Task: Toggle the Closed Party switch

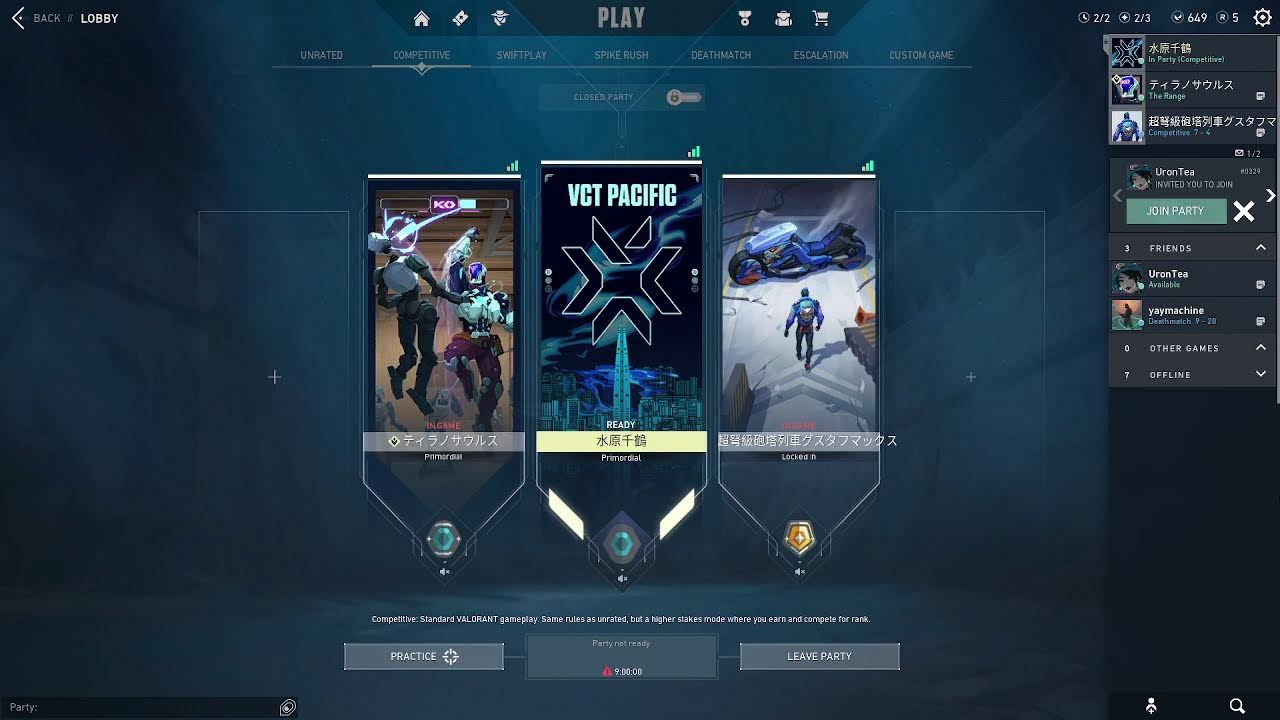Action: tap(685, 97)
